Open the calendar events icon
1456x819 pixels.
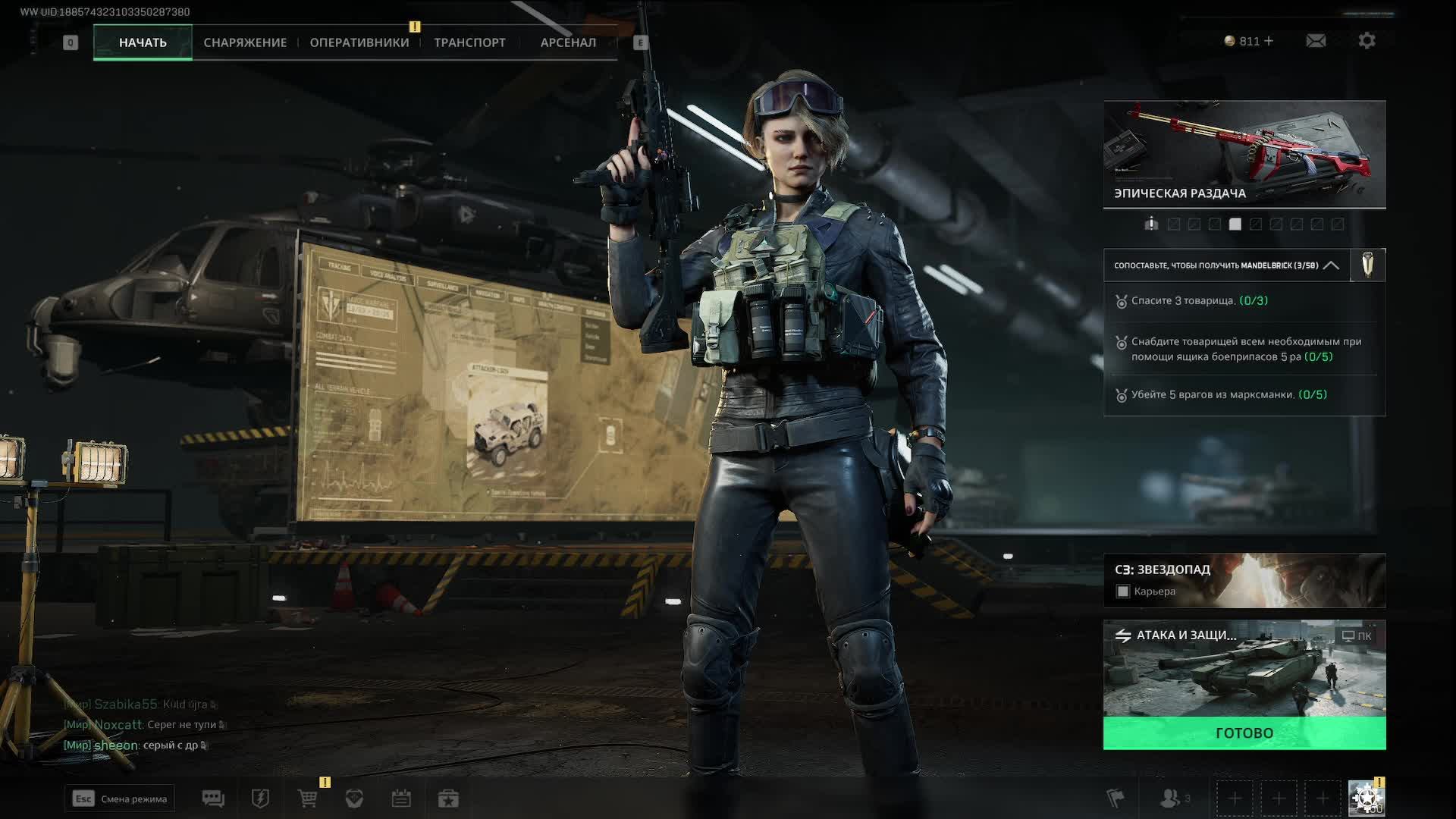coord(401,799)
